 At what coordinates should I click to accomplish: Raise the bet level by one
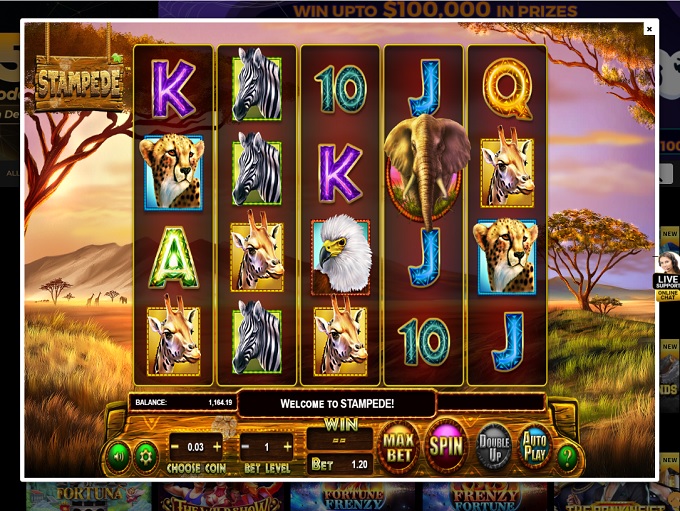[x=288, y=445]
